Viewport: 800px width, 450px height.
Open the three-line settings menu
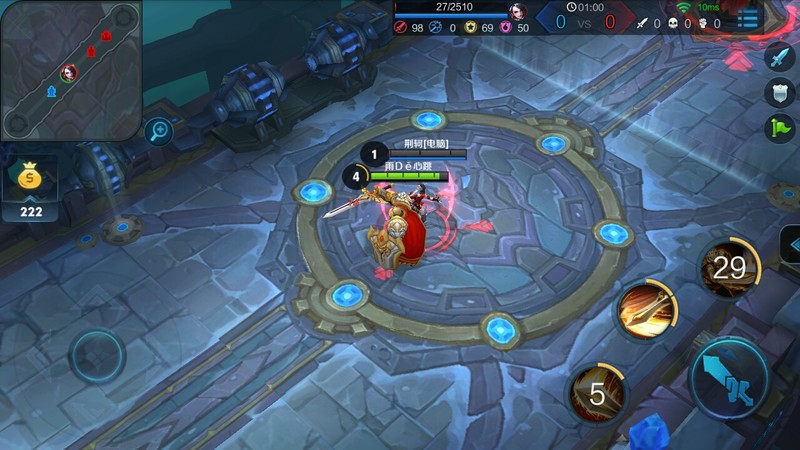pos(749,18)
